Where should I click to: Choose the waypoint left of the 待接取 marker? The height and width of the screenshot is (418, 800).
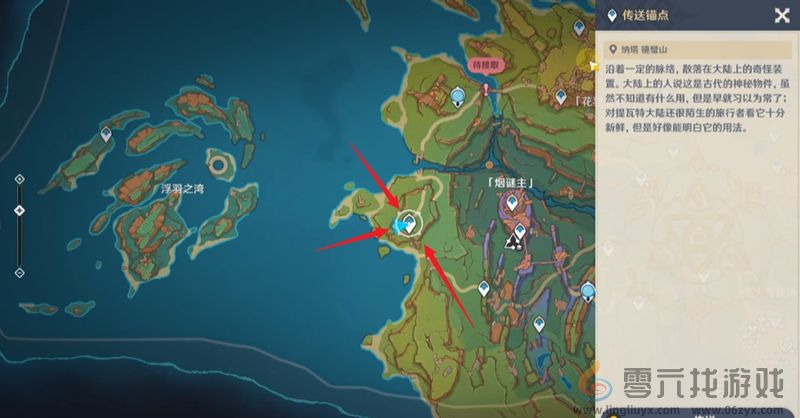click(458, 96)
